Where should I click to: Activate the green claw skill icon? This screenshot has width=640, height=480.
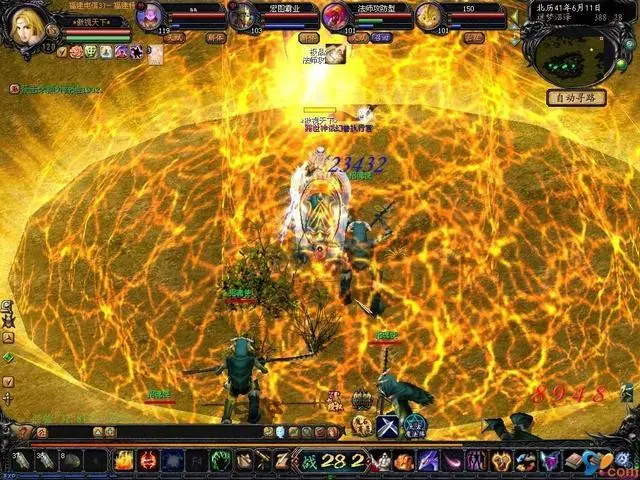click(x=222, y=461)
